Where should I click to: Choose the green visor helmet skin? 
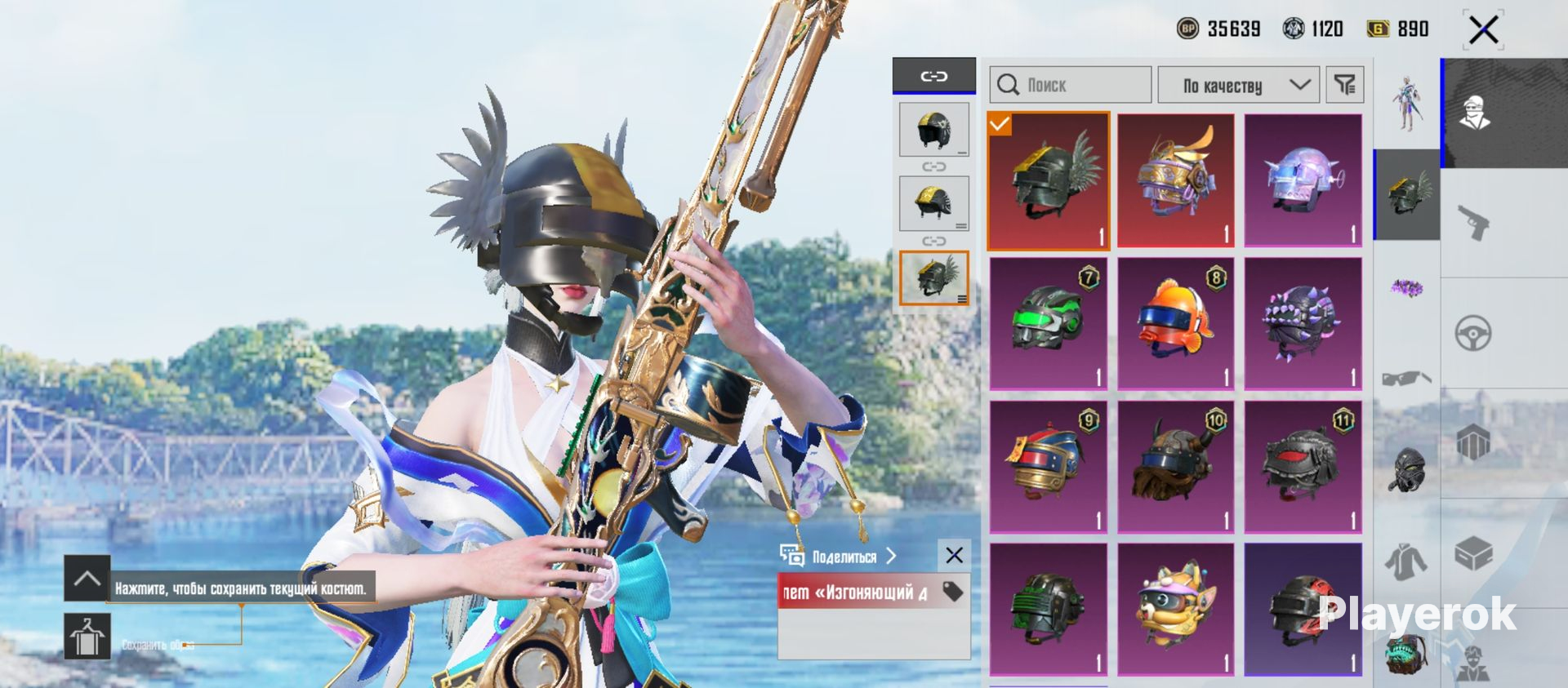point(1048,323)
